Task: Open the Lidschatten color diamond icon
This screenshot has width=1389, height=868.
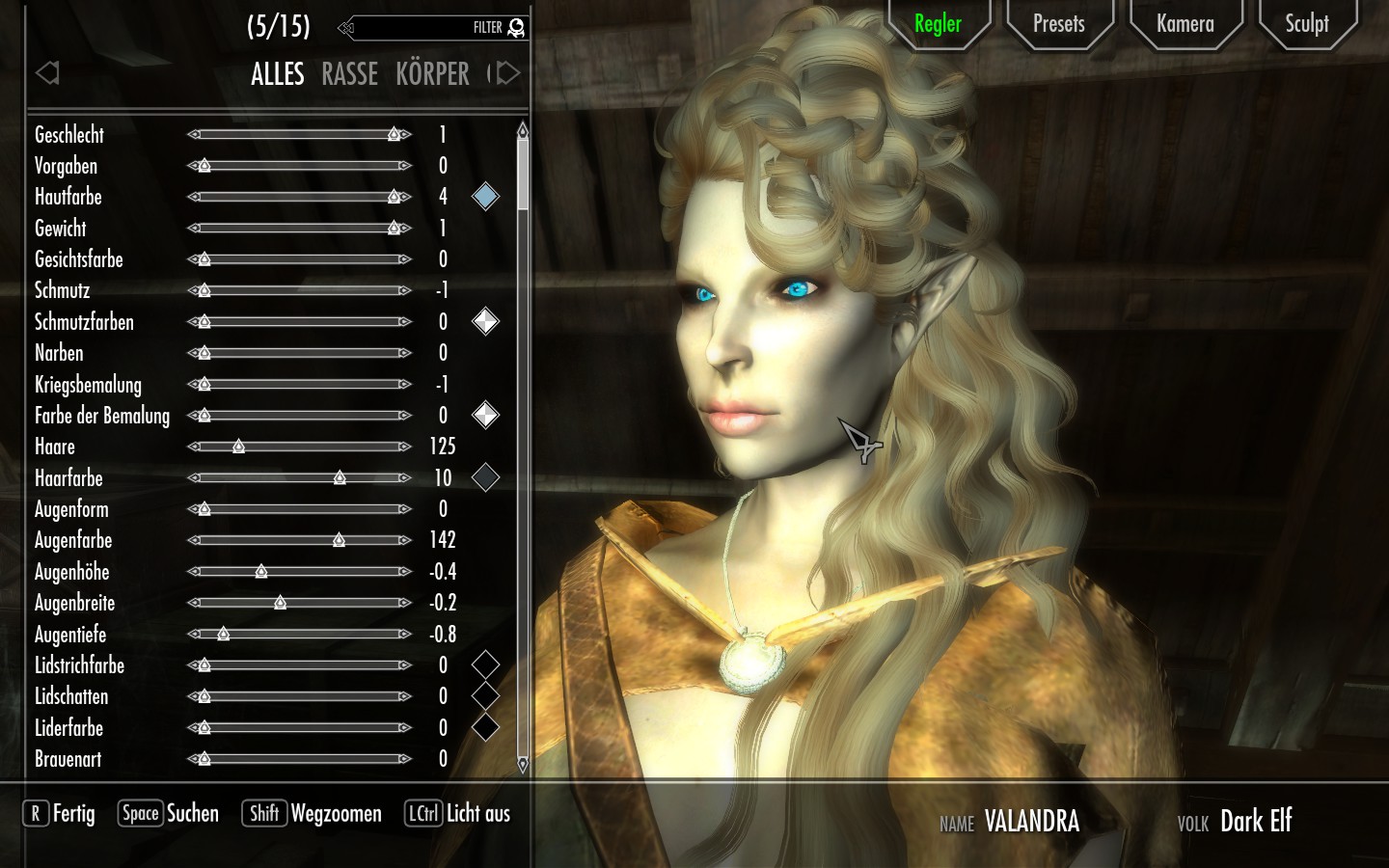Action: [x=485, y=696]
